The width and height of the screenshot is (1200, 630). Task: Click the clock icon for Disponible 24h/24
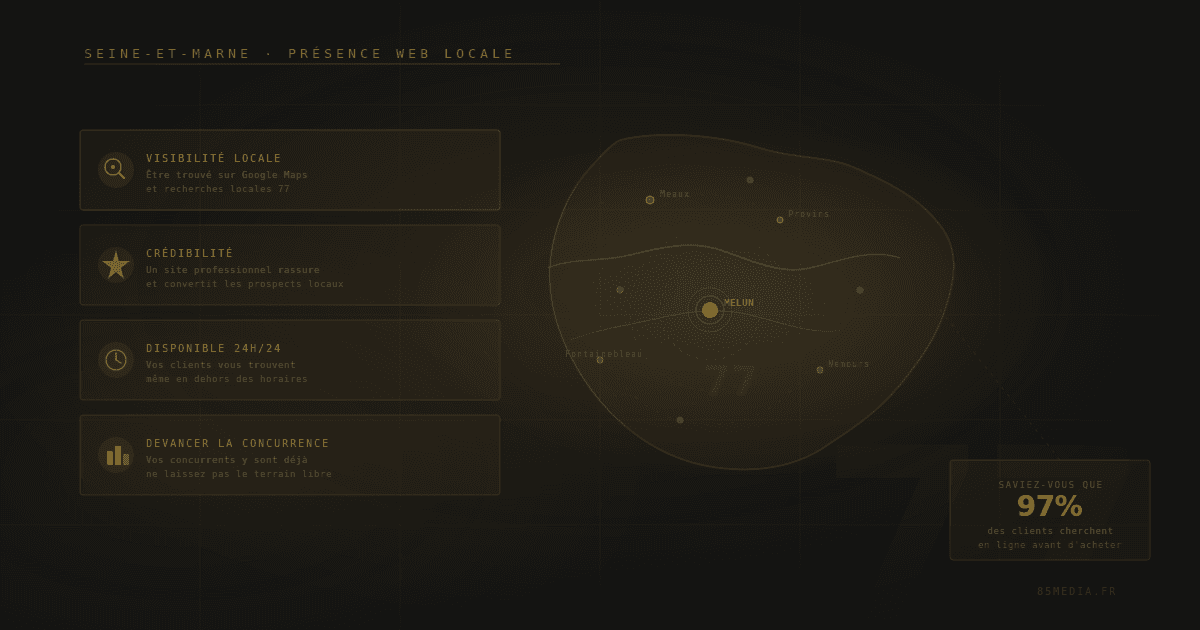(x=116, y=360)
